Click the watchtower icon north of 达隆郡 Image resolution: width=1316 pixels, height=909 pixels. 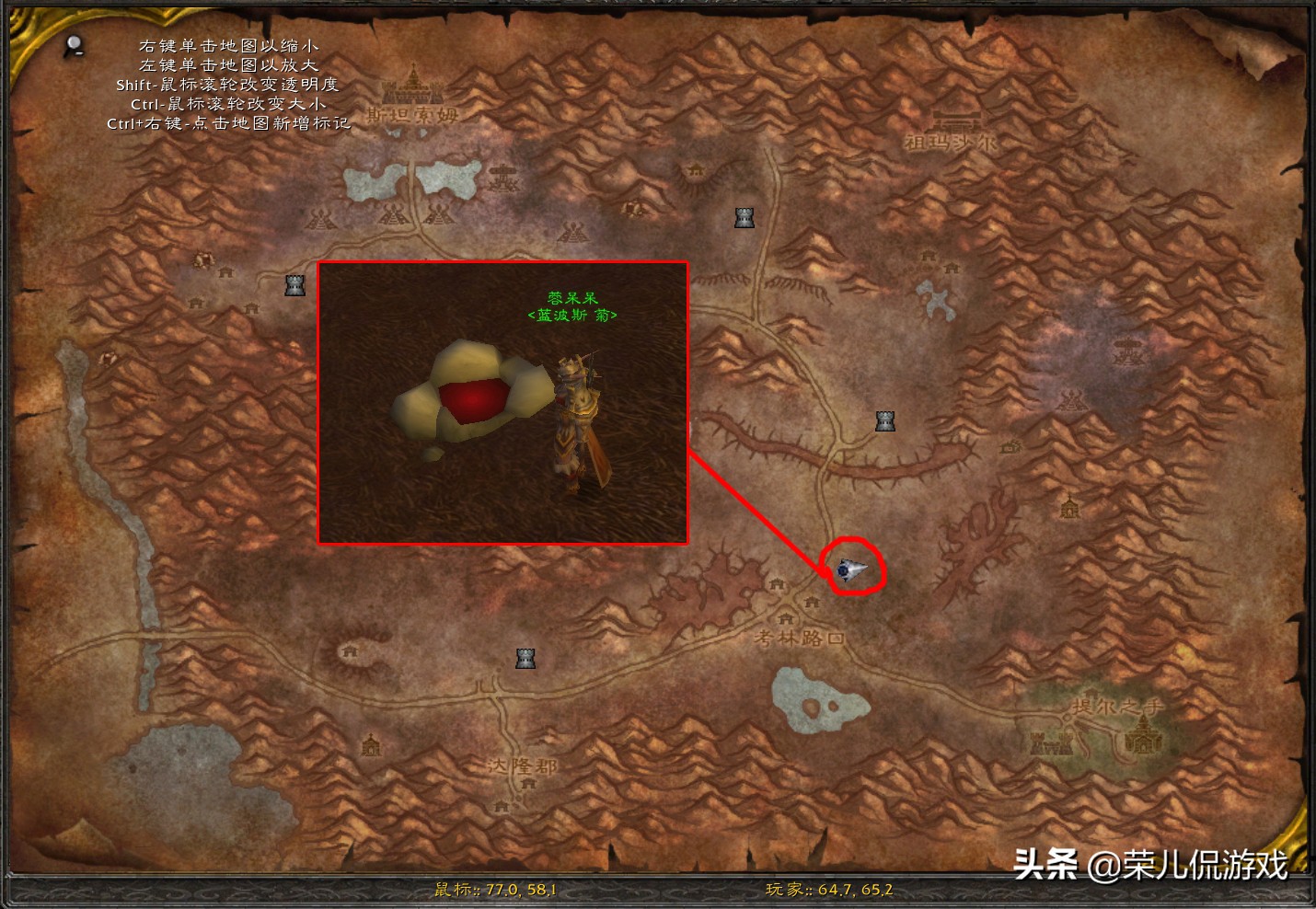(525, 656)
